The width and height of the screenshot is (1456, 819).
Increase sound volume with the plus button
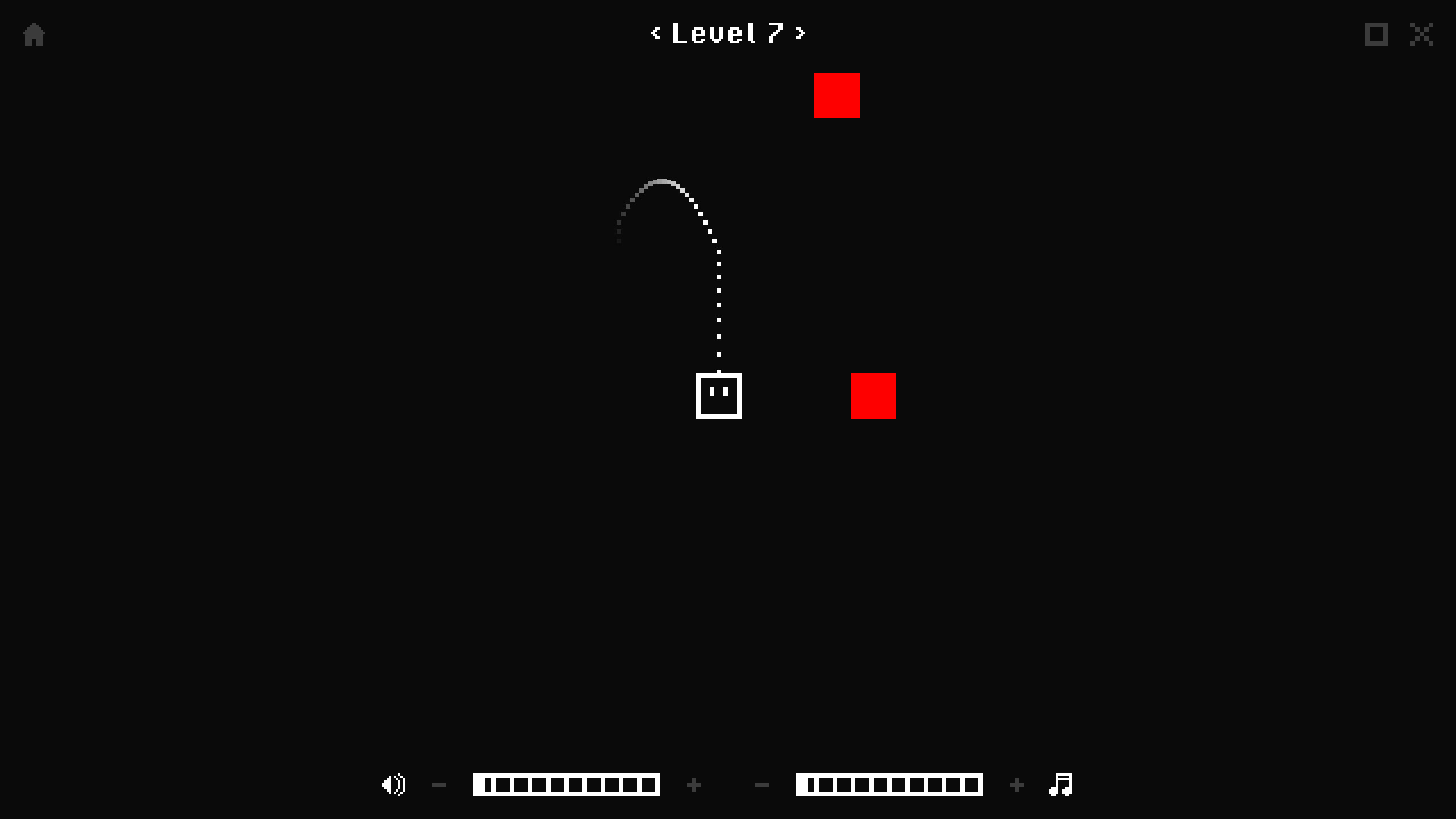[693, 784]
